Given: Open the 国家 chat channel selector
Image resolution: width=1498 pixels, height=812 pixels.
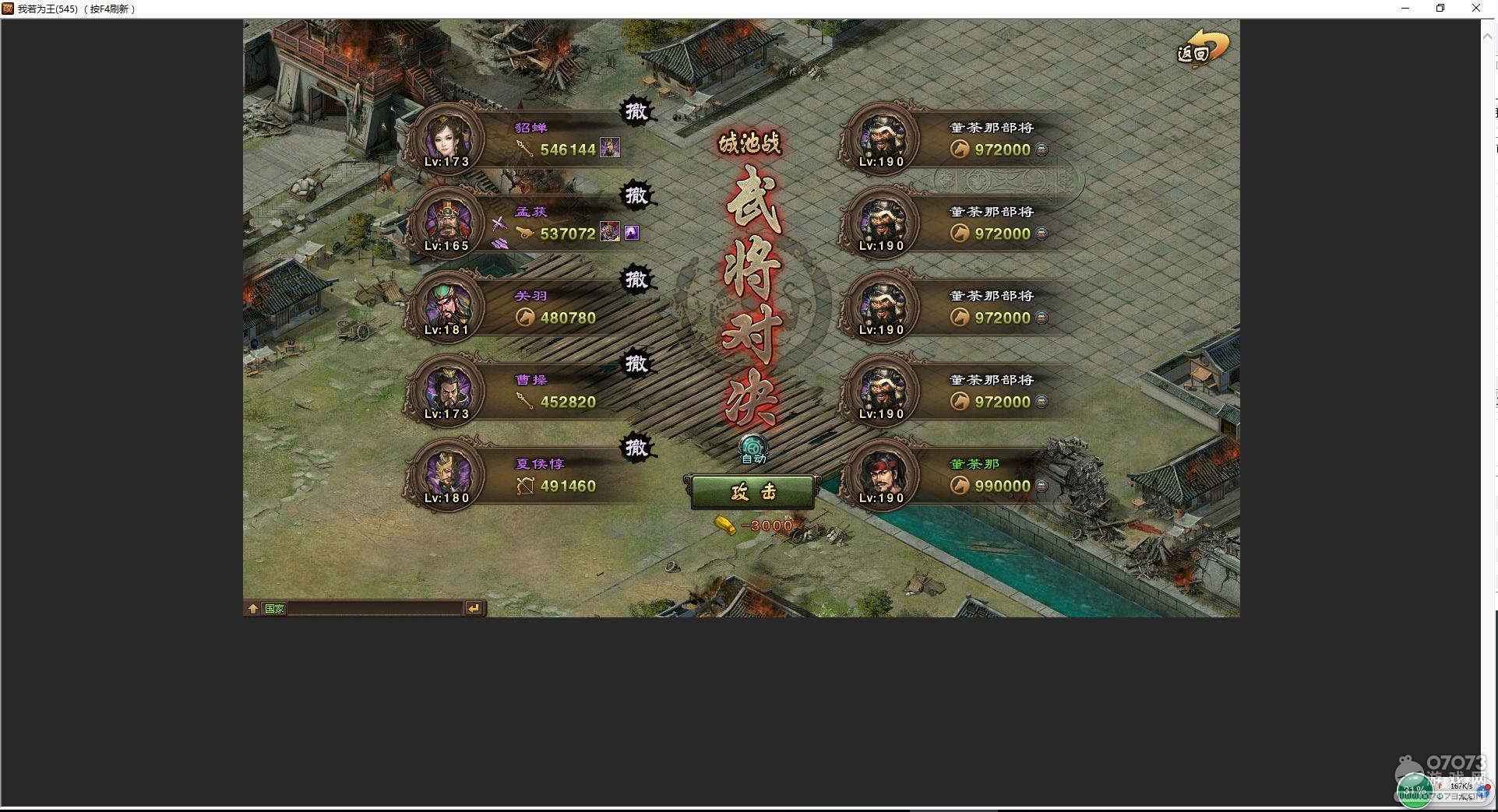Looking at the screenshot, I should click(275, 609).
